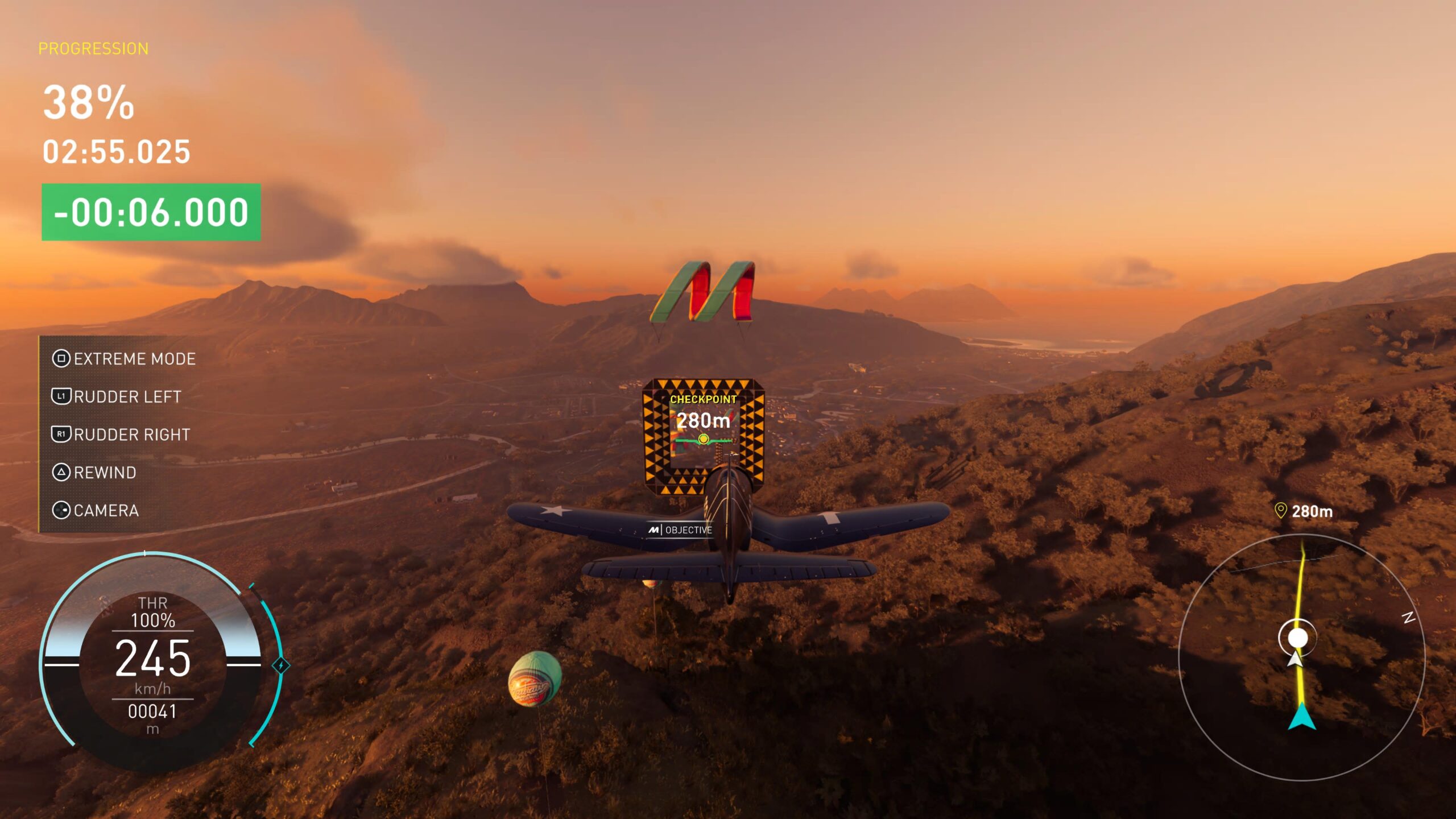Click the cyan player arrow on the minimap
Screen dimensions: 1456x819
pyautogui.click(x=1301, y=717)
